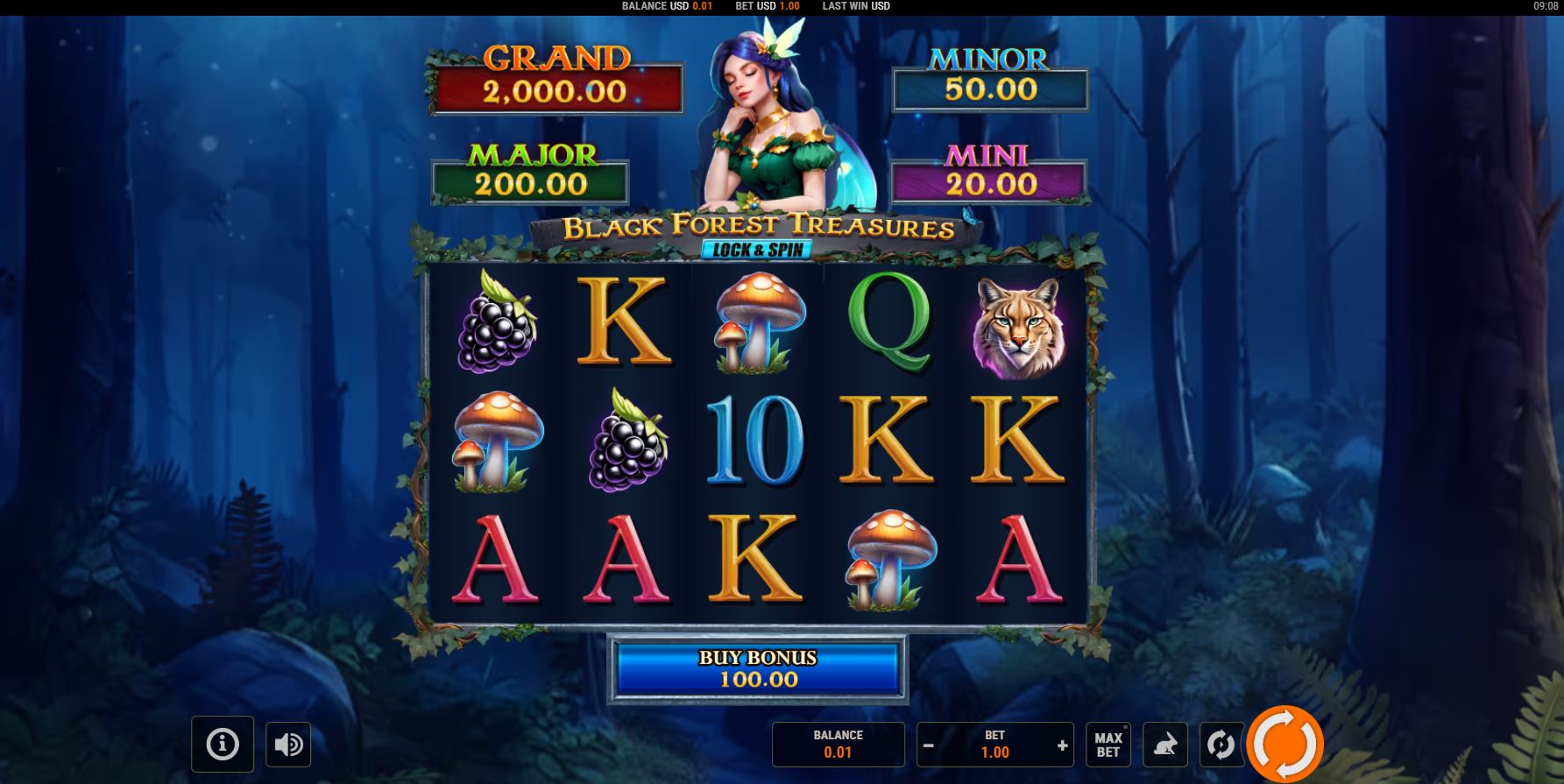Open the BET amount selector

click(x=995, y=745)
